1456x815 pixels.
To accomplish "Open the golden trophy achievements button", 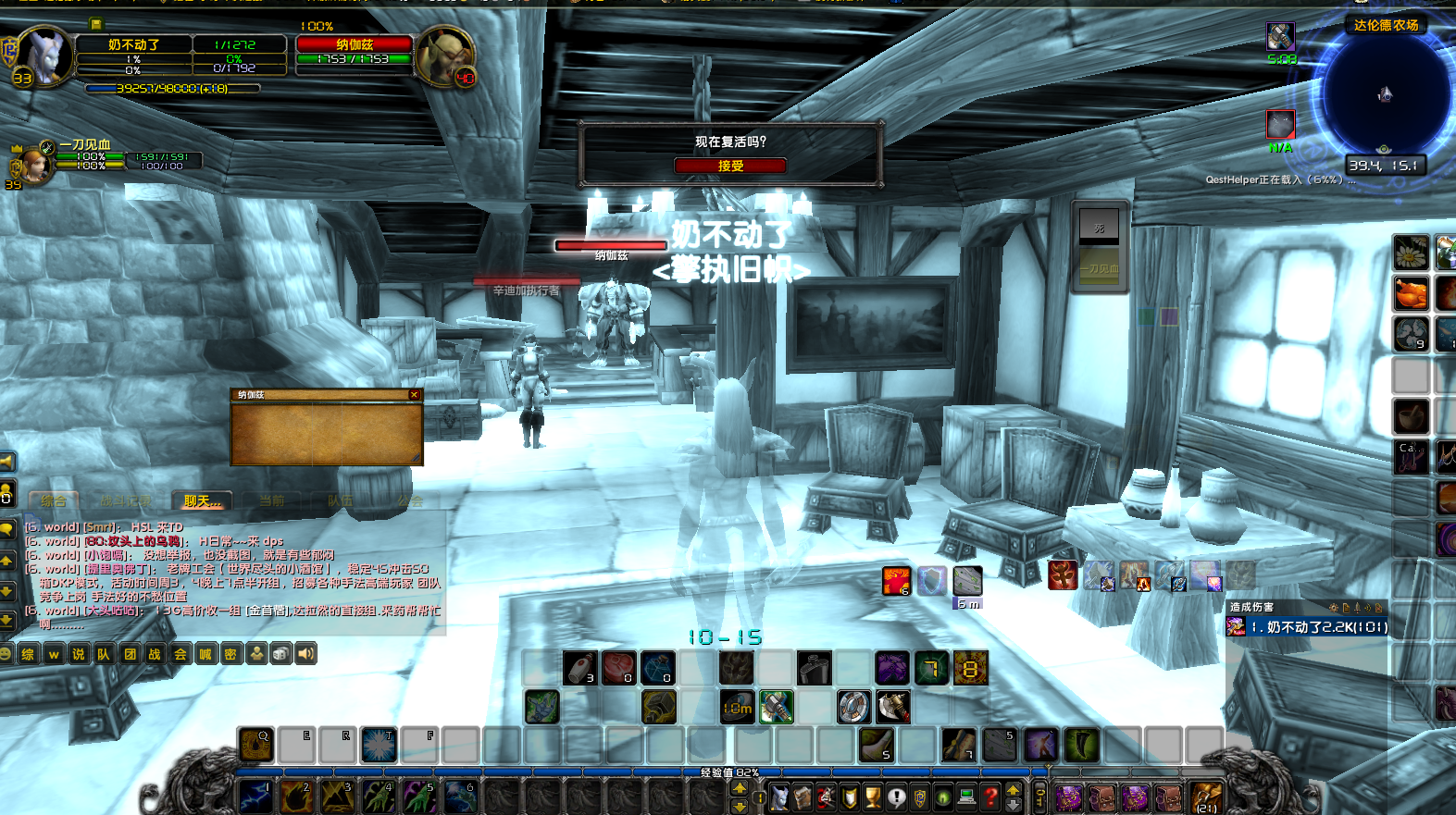I will point(873,796).
